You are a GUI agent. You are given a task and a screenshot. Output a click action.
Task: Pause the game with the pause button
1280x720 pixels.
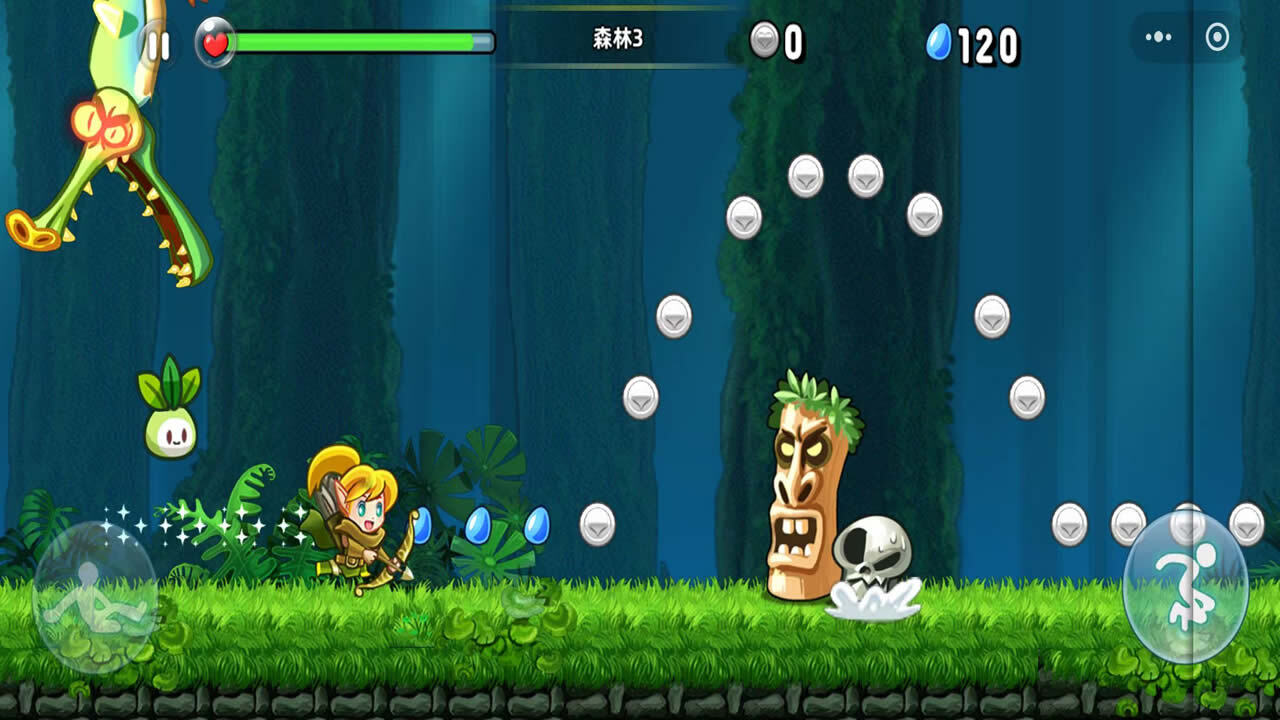click(158, 45)
